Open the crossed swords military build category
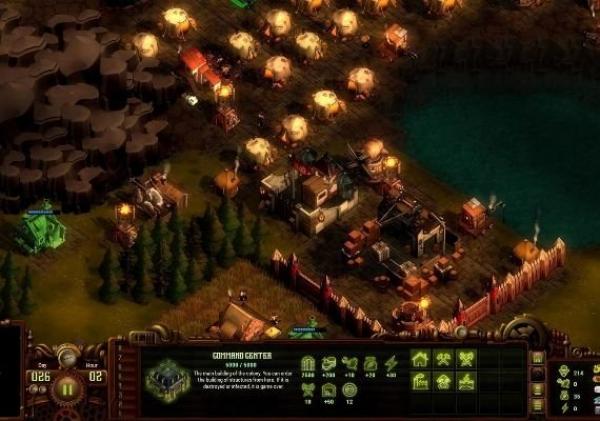The image size is (600, 421). coord(465,359)
